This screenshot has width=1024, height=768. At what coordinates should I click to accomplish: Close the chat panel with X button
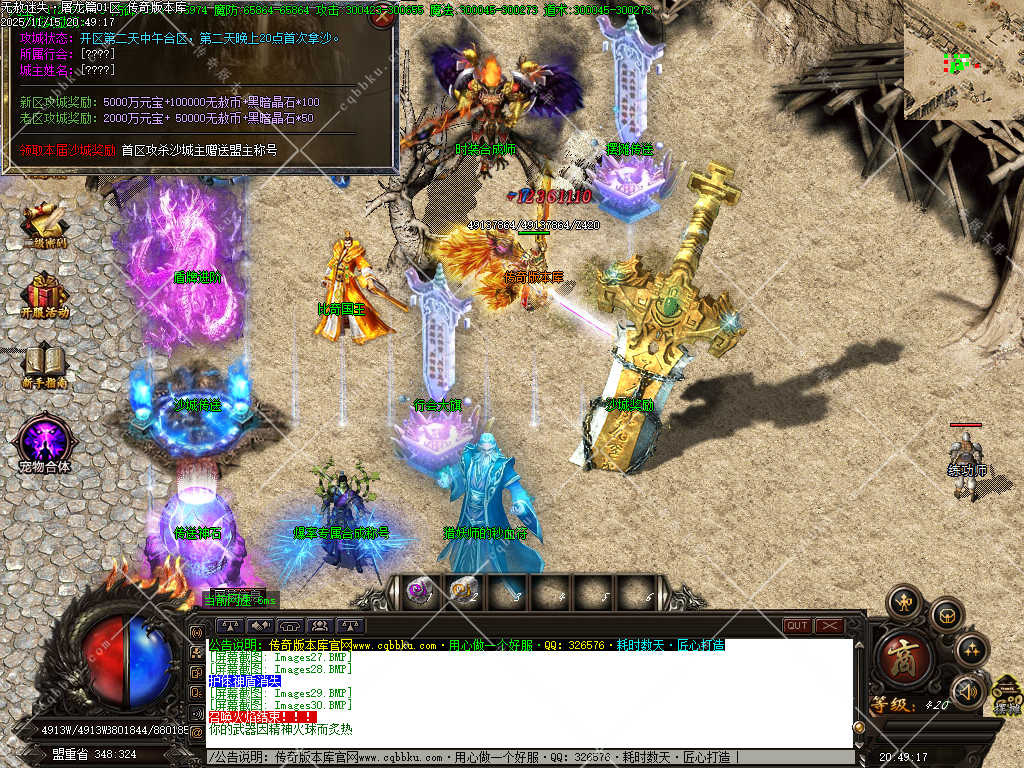point(829,626)
